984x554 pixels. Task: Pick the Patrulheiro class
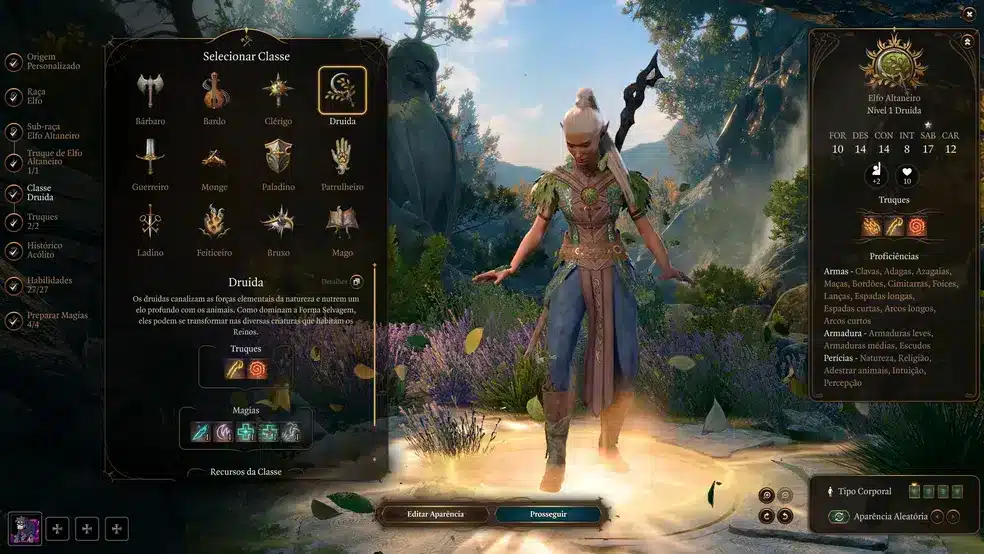pyautogui.click(x=342, y=157)
